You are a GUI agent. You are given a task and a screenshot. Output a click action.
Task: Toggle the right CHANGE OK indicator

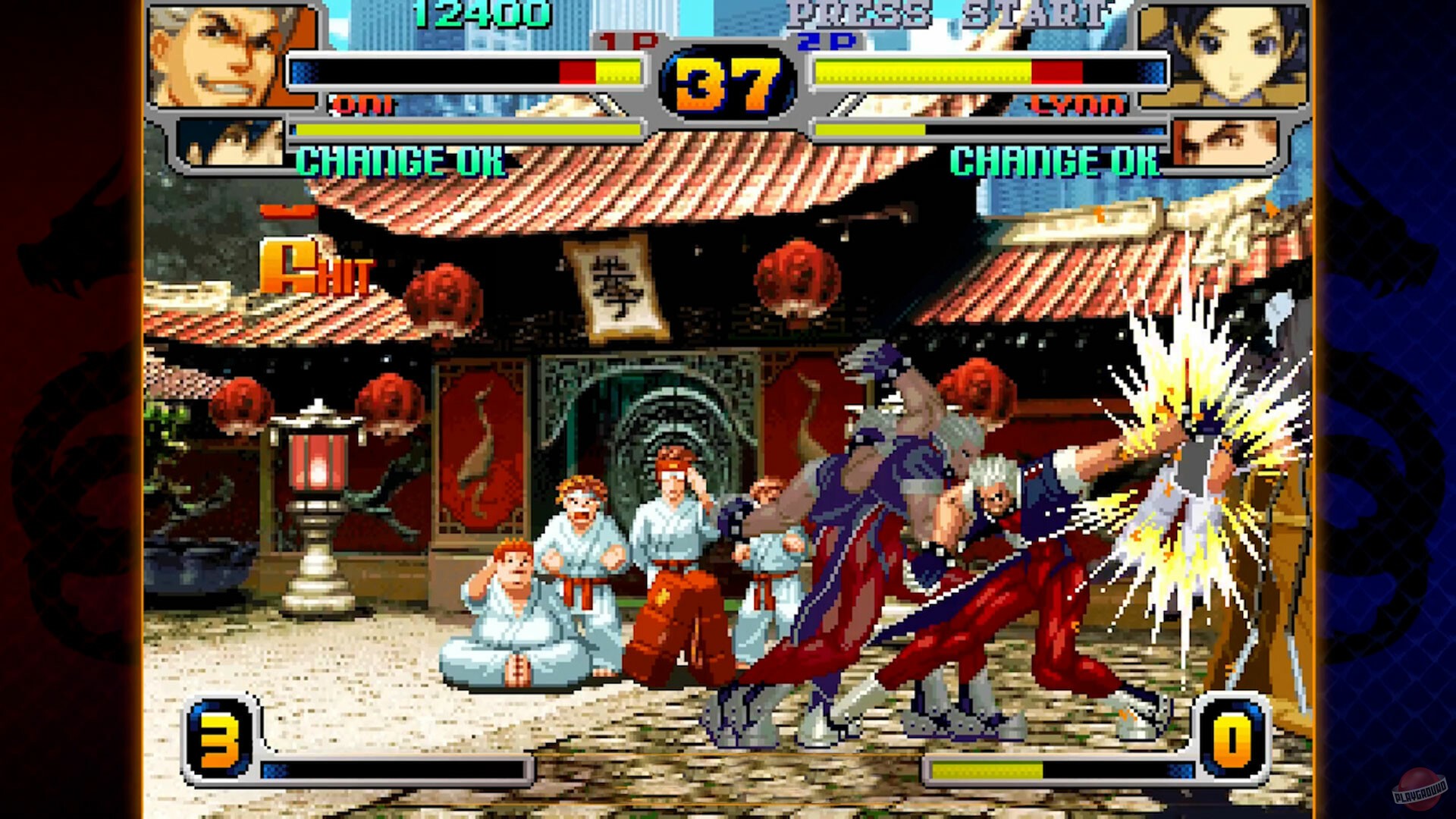tap(1054, 160)
